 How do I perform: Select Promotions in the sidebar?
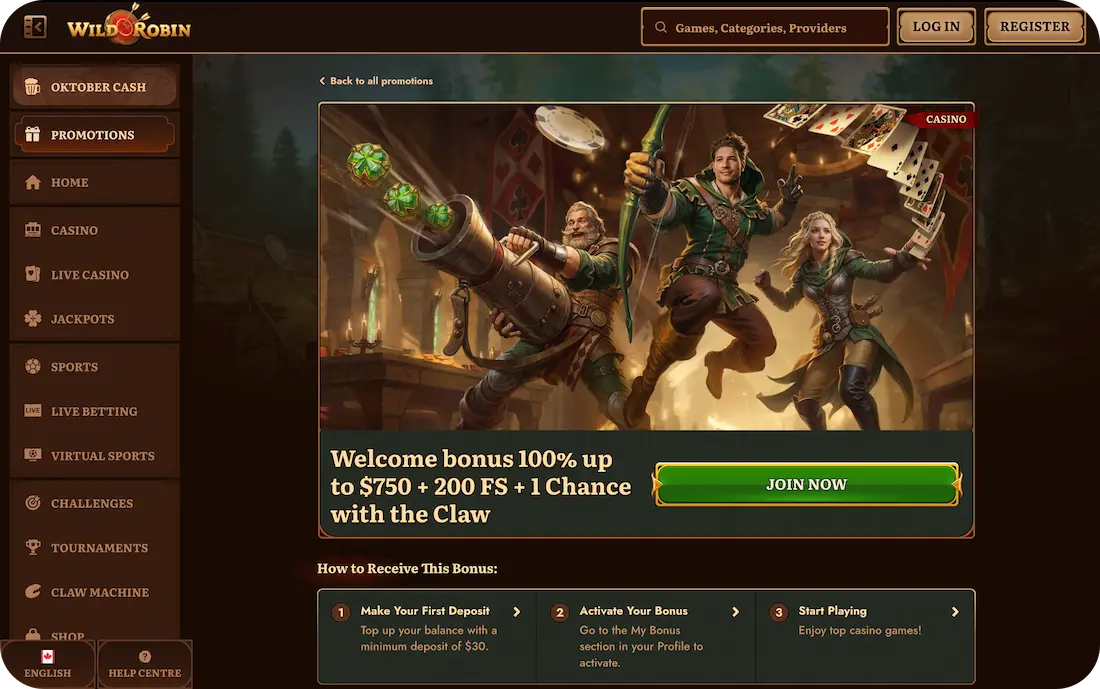click(94, 135)
